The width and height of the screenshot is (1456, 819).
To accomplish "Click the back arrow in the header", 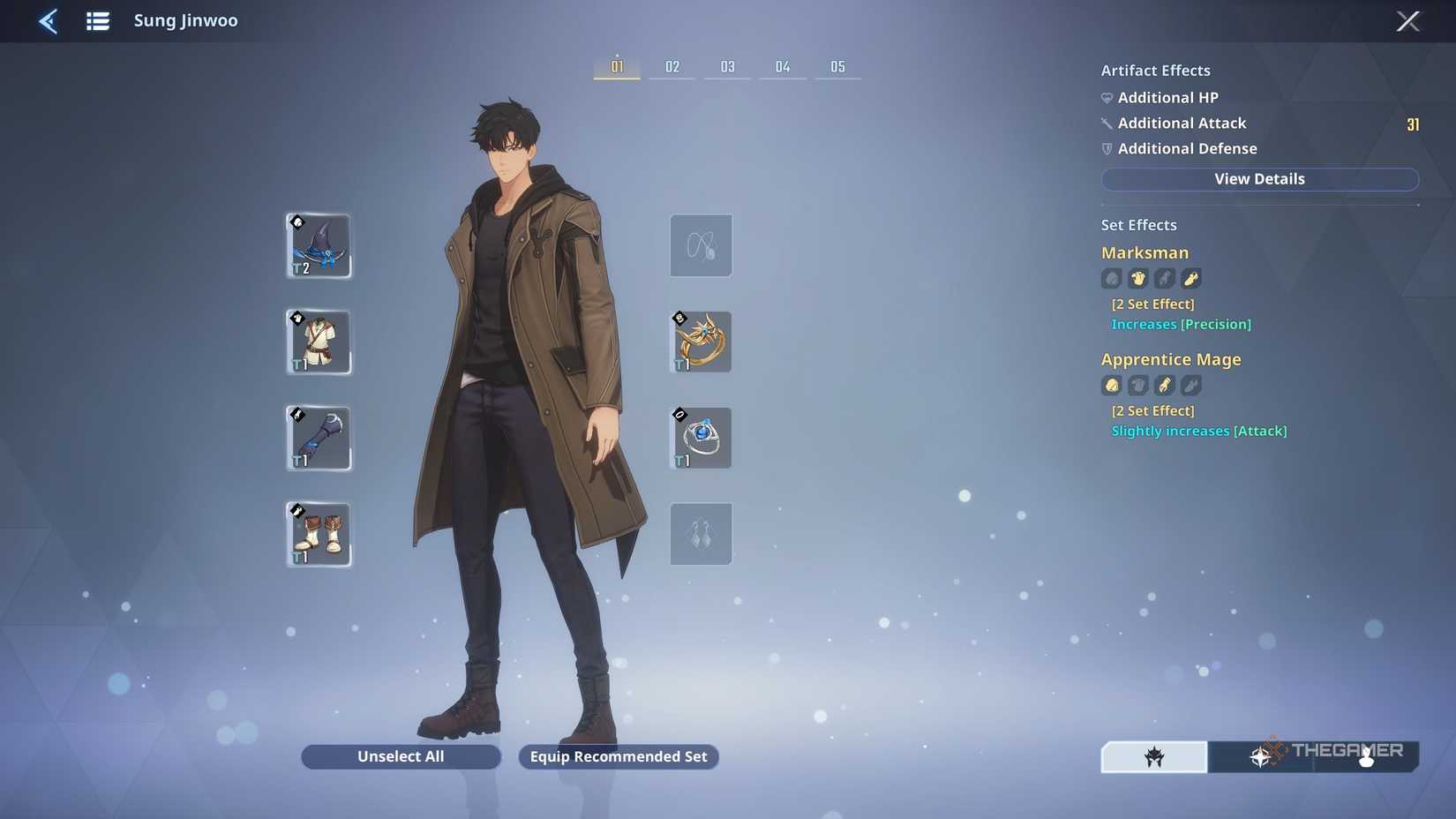I will click(48, 21).
